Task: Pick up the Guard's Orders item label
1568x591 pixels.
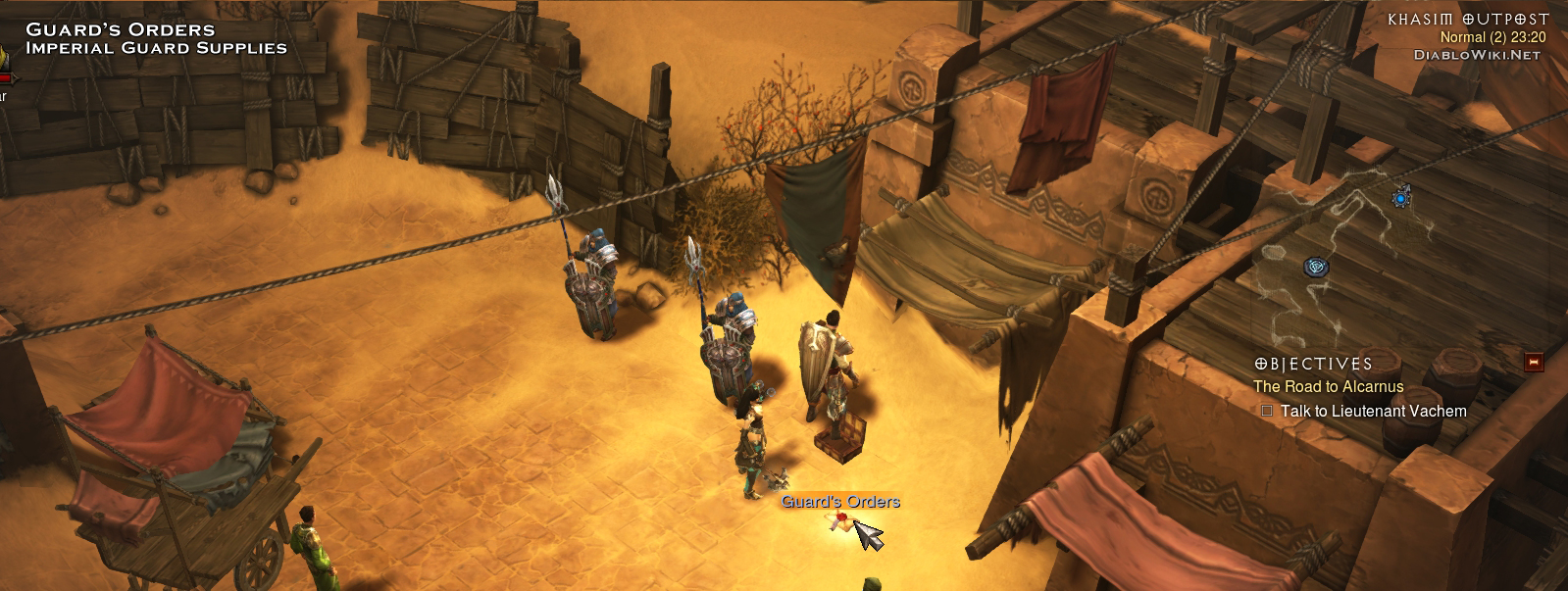Action: (x=840, y=502)
